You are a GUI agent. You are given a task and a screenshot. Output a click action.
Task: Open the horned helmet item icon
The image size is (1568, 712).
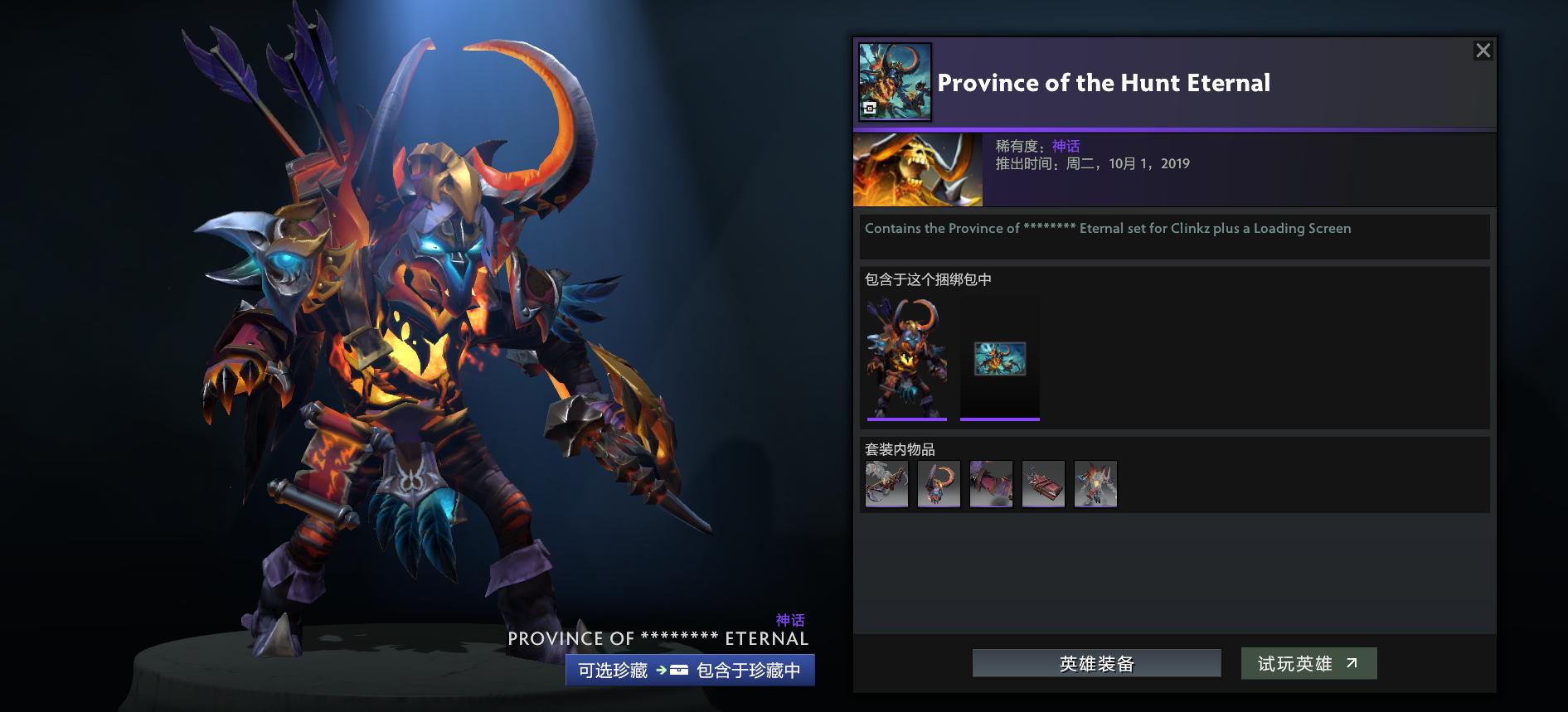pos(939,484)
